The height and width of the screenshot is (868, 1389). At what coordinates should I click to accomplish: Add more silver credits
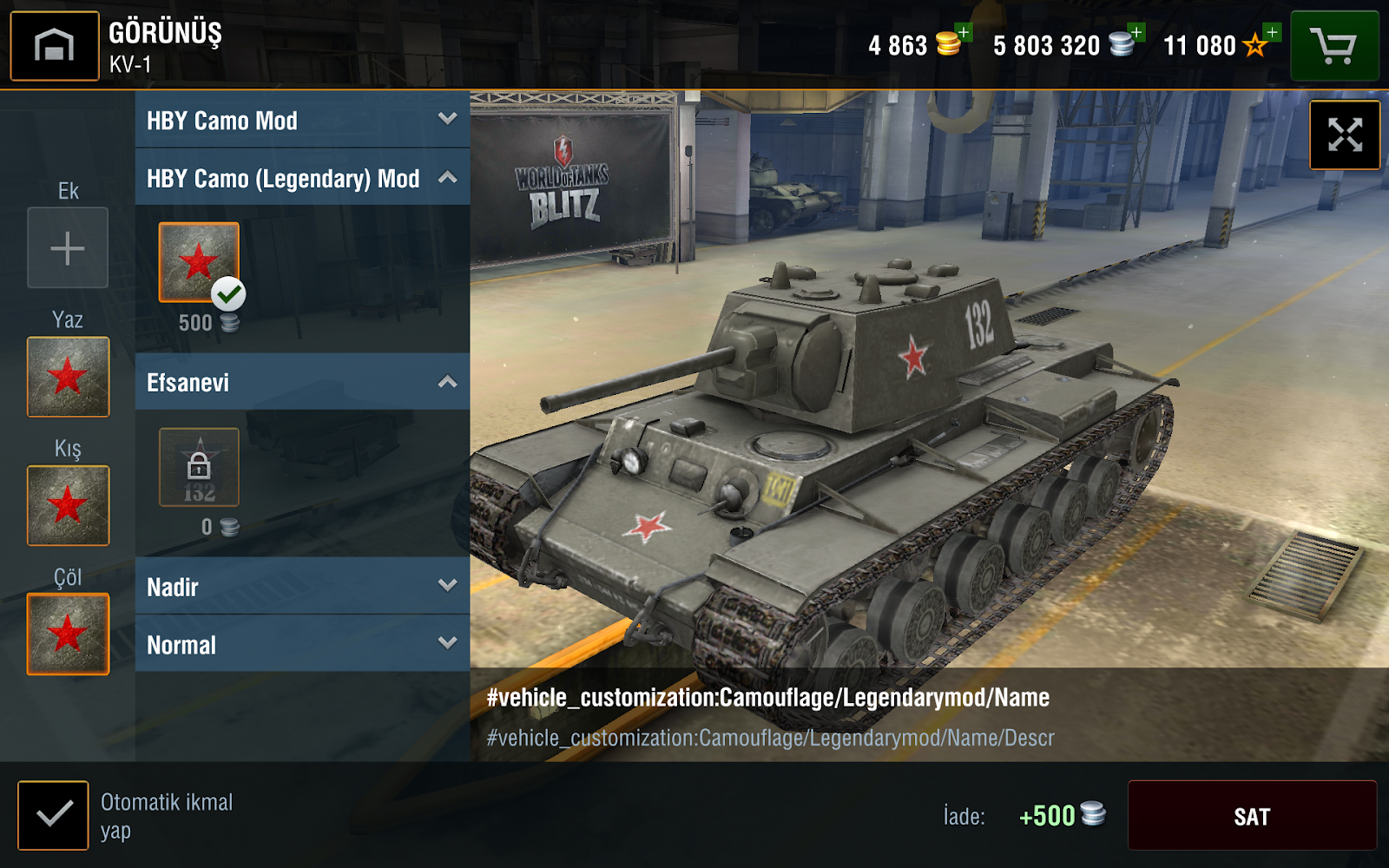(1136, 33)
